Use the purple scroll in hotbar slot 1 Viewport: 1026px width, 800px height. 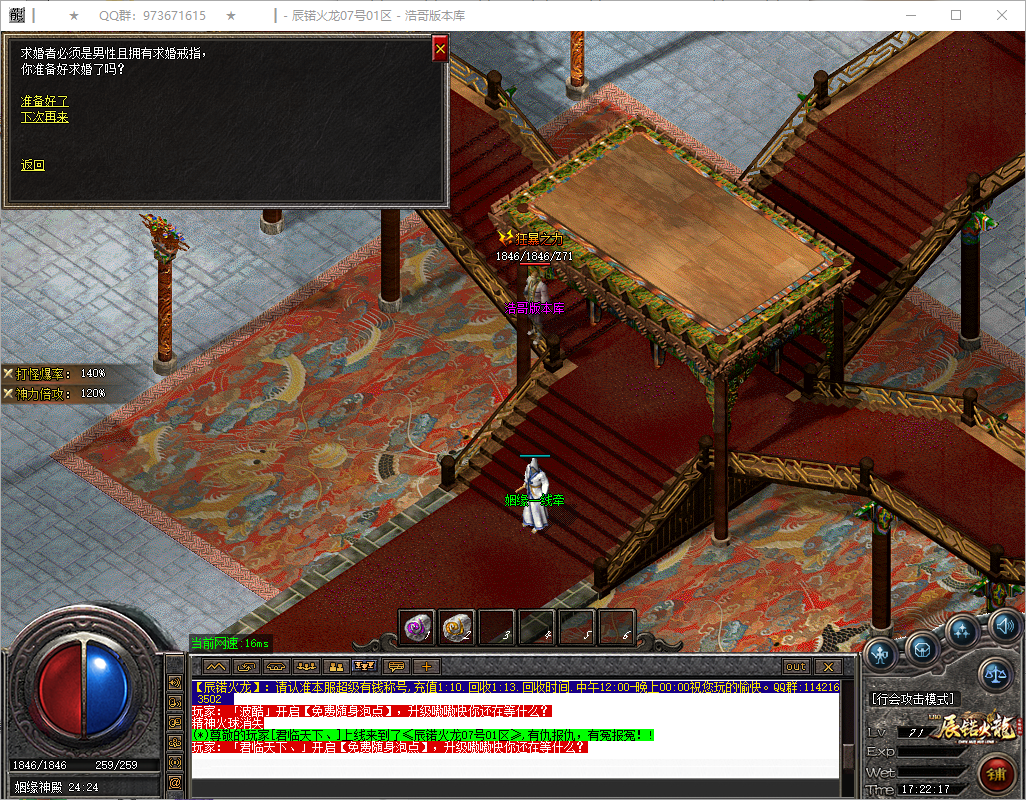pos(417,628)
